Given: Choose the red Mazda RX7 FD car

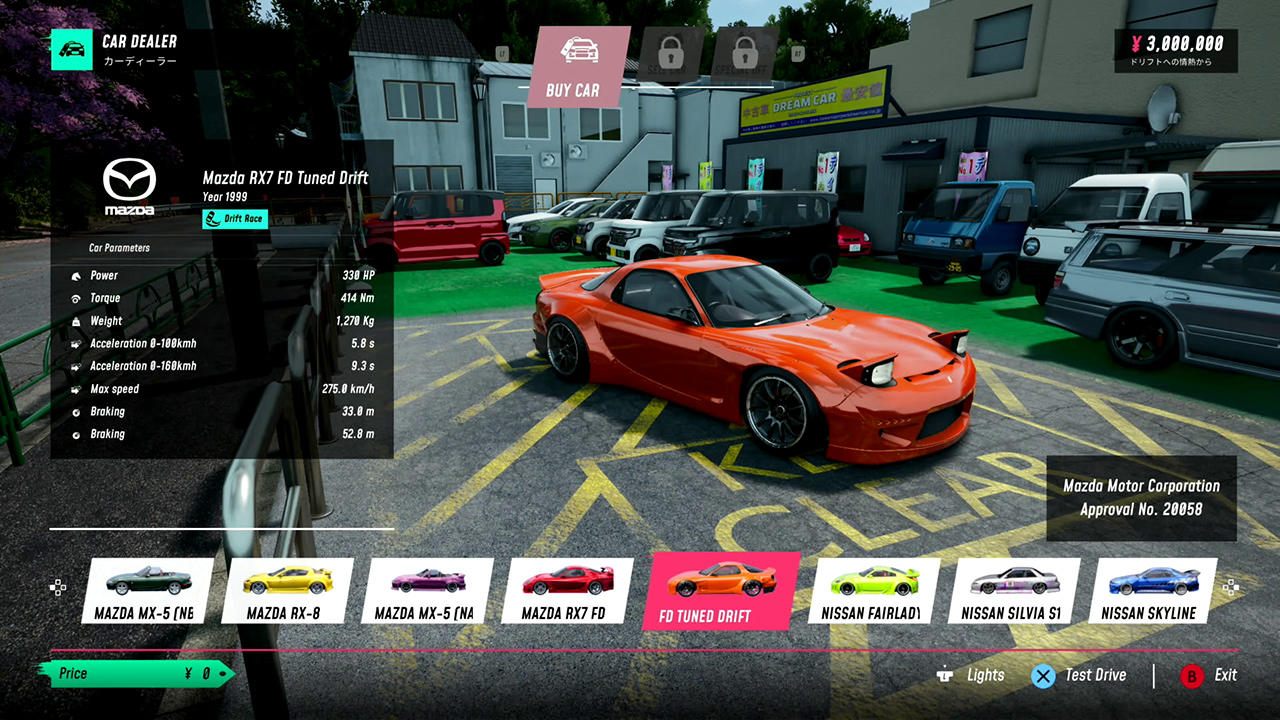Looking at the screenshot, I should pyautogui.click(x=566, y=592).
